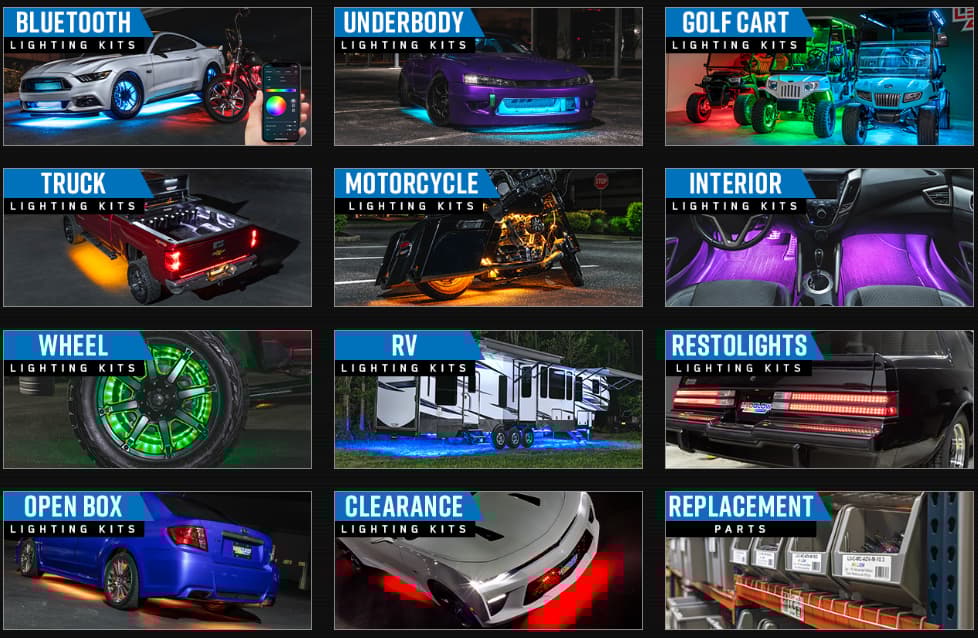Select the Underbody Lighting Kits tile
The width and height of the screenshot is (978, 638).
tap(488, 77)
